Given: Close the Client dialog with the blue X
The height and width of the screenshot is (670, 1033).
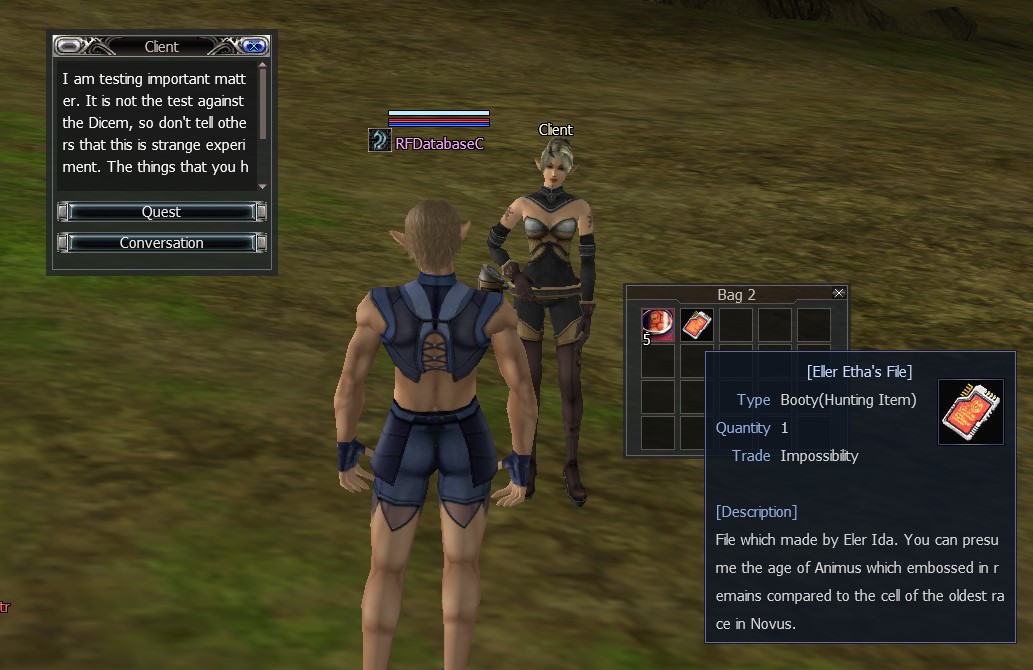Looking at the screenshot, I should point(253,46).
